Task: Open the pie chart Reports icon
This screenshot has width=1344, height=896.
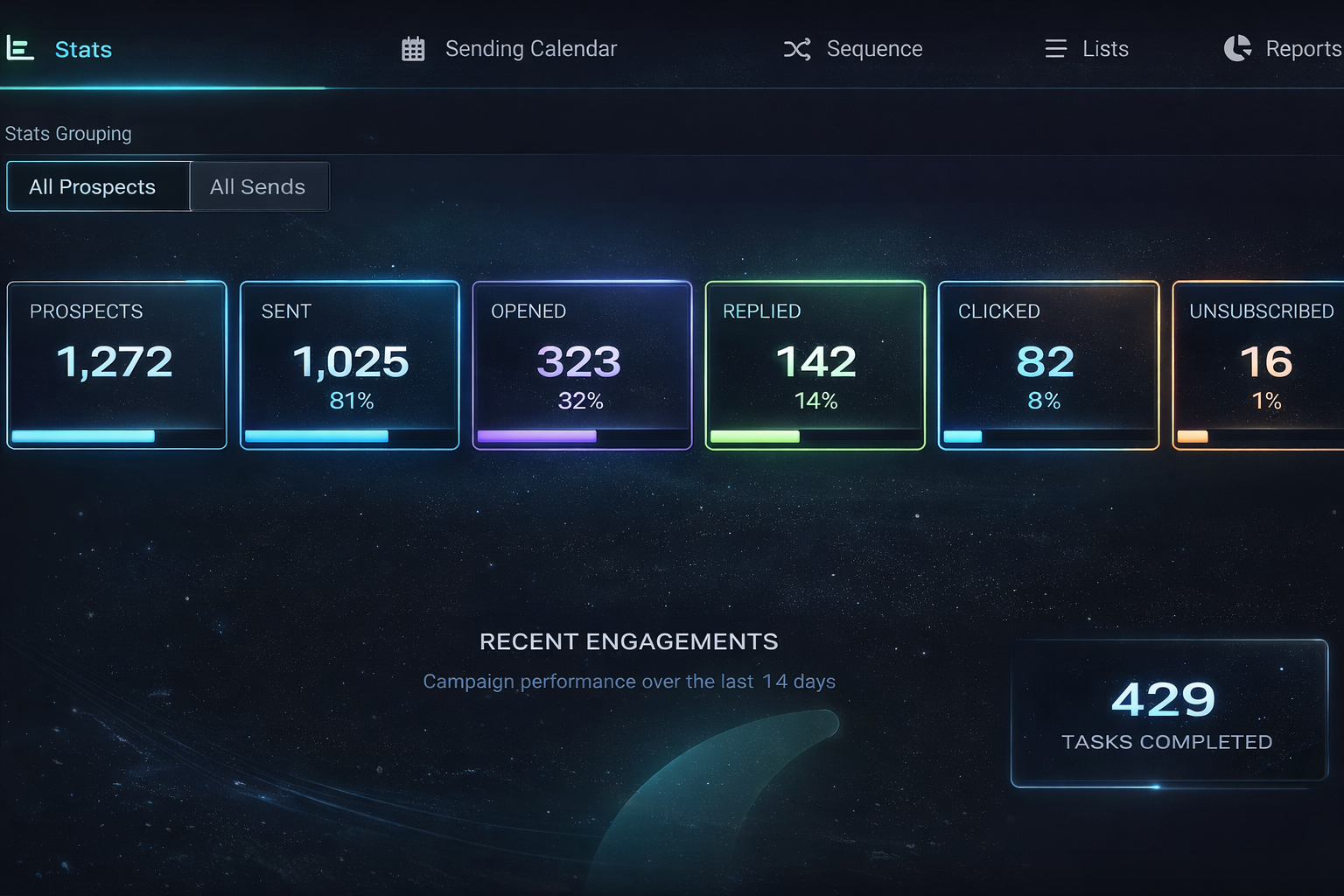Action: point(1237,49)
